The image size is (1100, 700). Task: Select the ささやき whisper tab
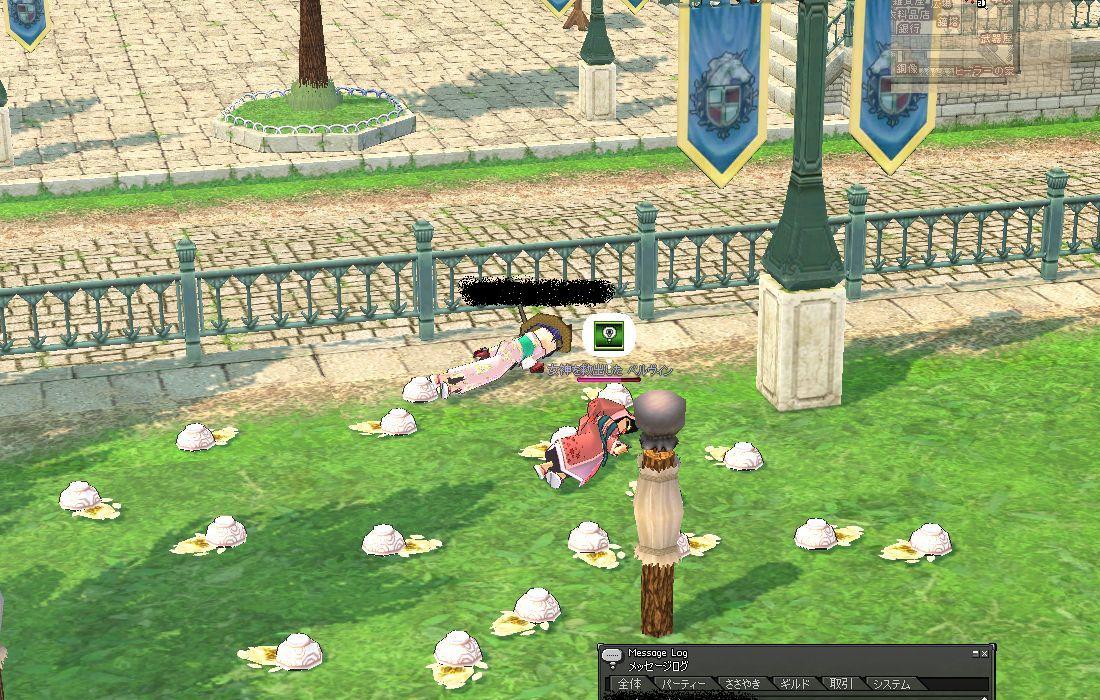point(743,685)
